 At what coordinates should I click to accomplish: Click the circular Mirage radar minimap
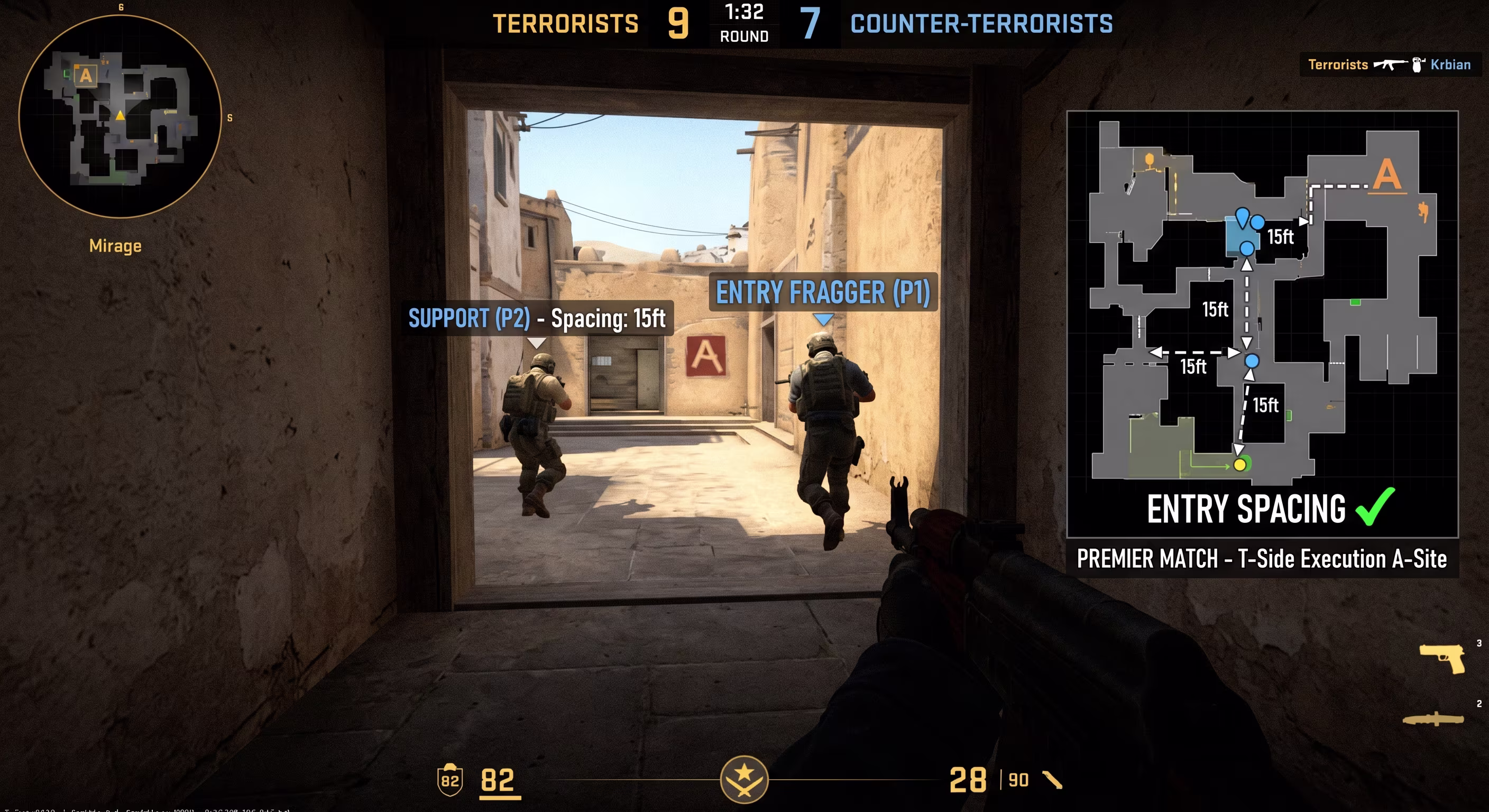(x=120, y=116)
